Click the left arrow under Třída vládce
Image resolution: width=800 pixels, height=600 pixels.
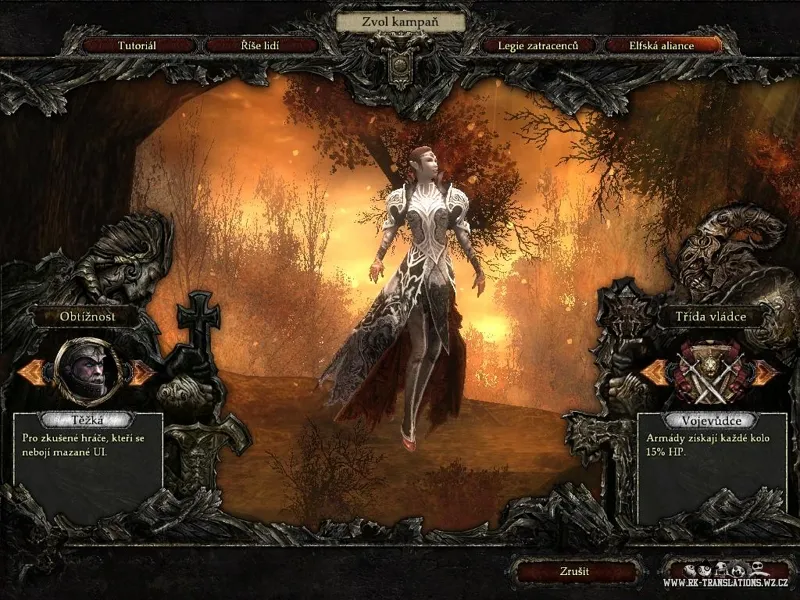655,372
